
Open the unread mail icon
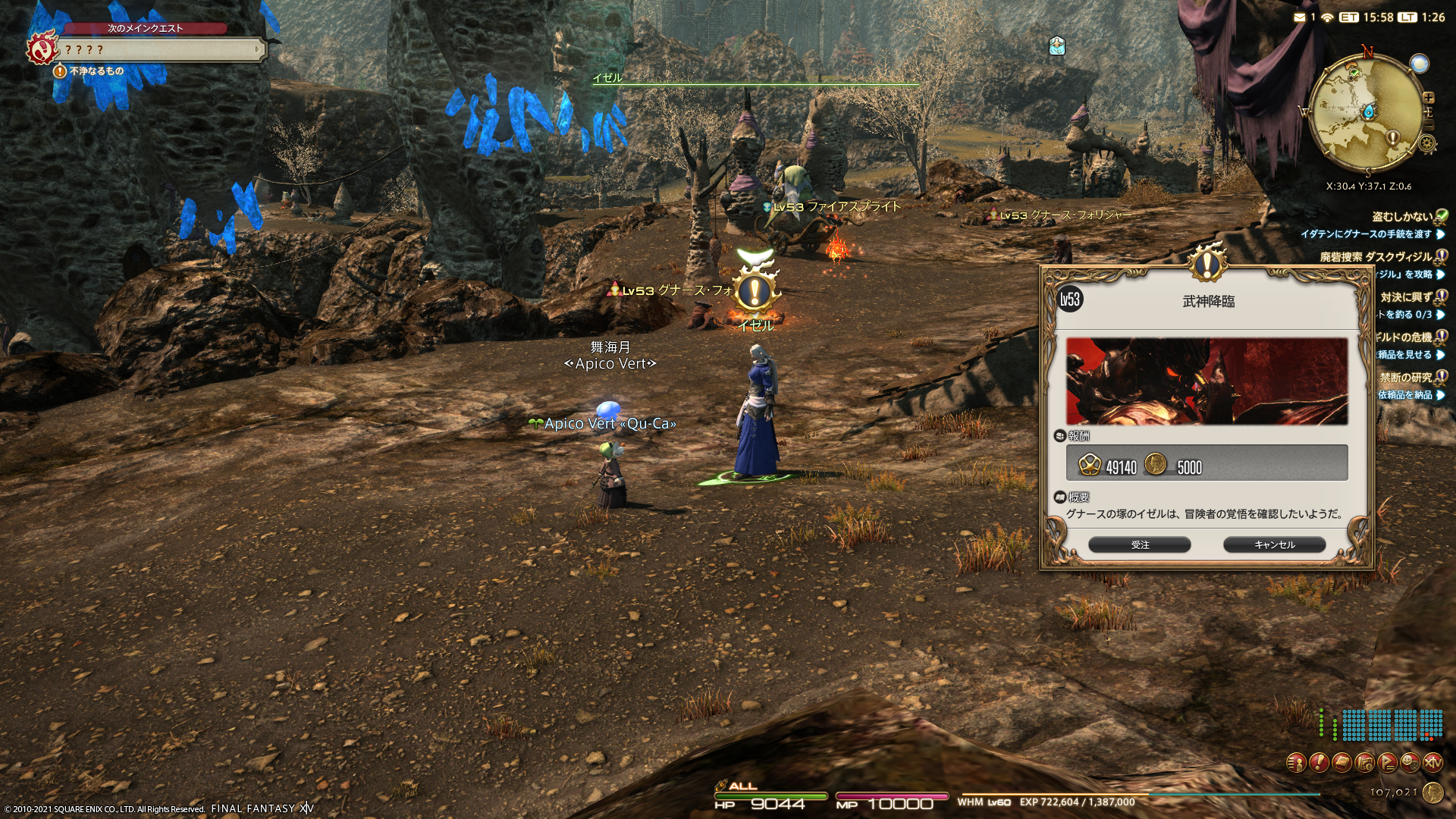(x=1300, y=17)
